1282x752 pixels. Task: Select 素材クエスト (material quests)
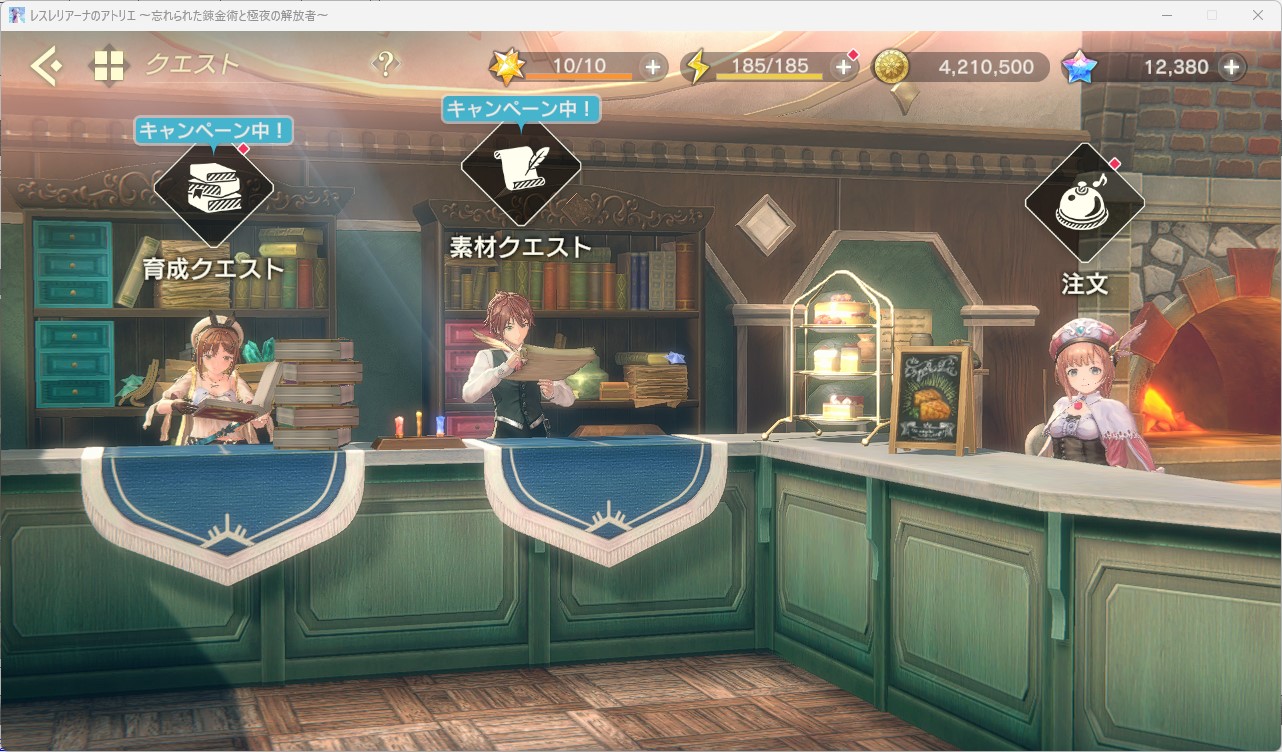click(x=520, y=167)
